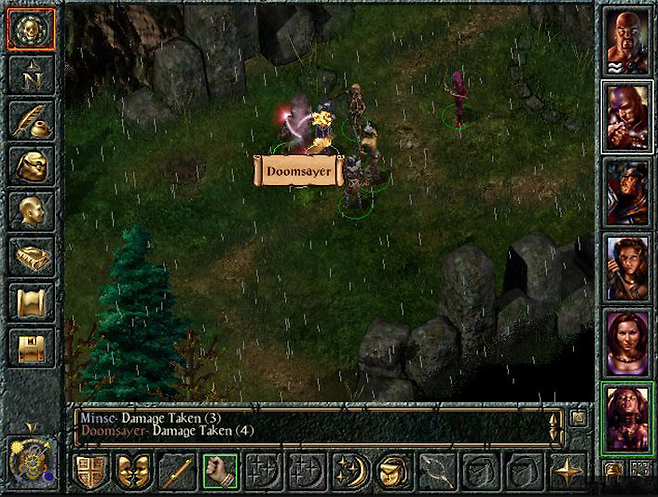Toggle pause with the clock orb
Viewport: 658px width, 497px height.
click(29, 464)
